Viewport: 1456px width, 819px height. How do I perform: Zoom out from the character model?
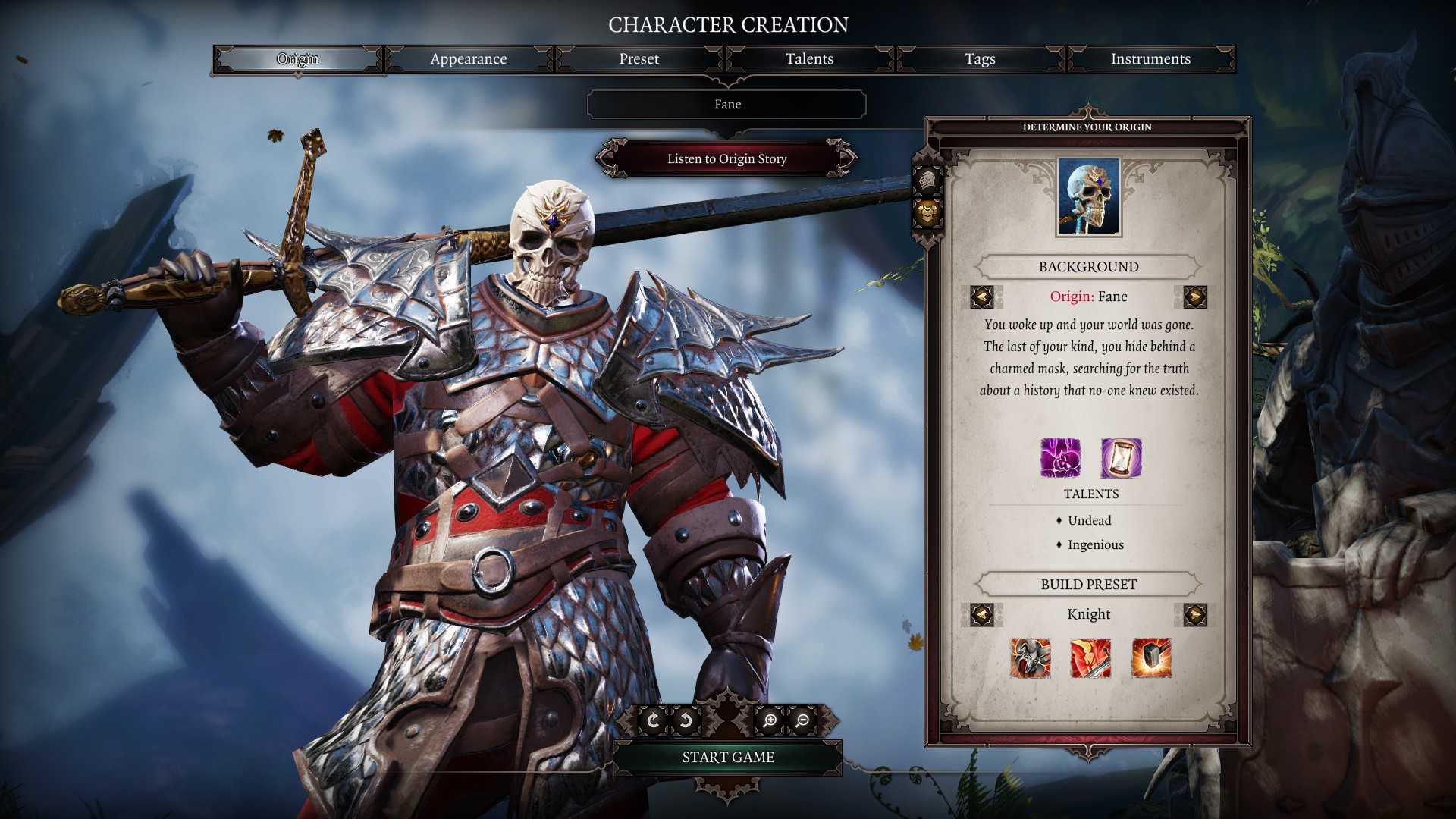tap(802, 720)
